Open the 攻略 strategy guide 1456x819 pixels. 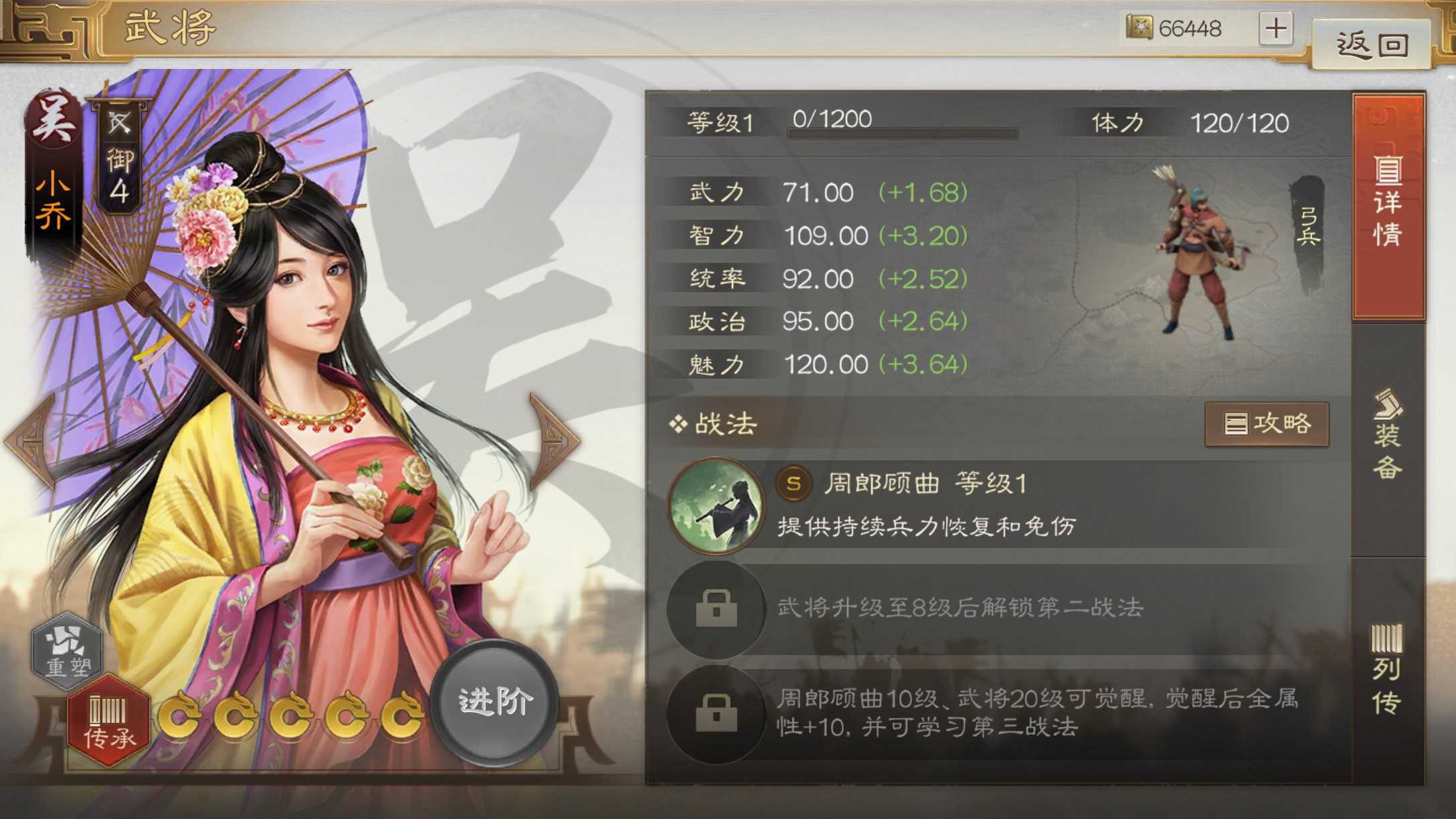point(1267,424)
